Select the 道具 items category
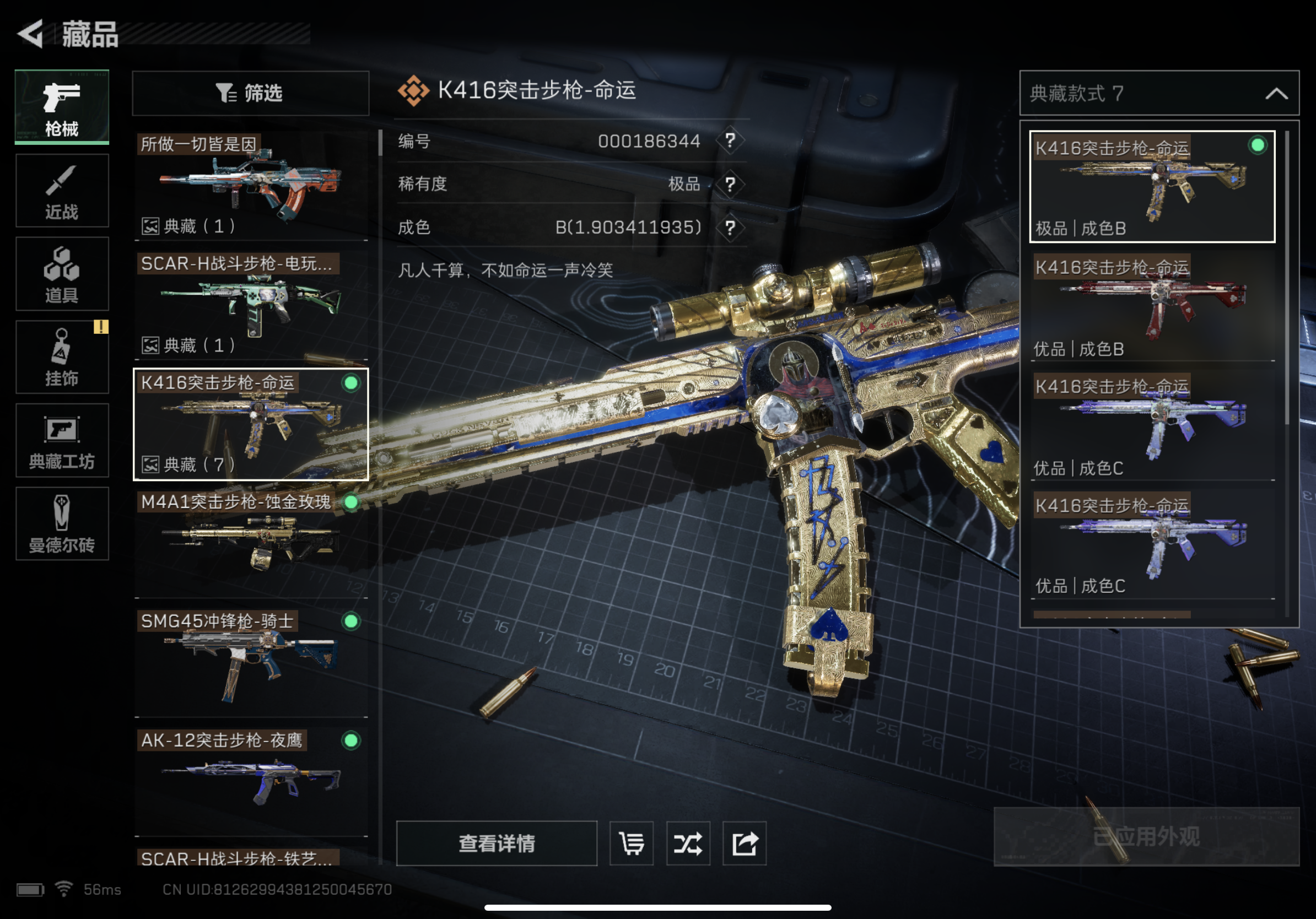1316x919 pixels. tap(62, 274)
